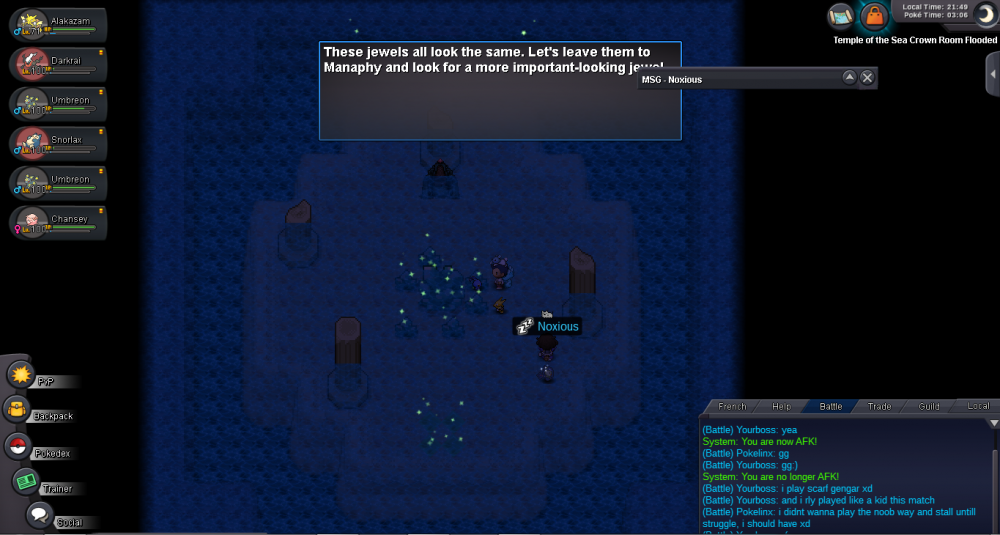Open the PvP menu
Image resolution: width=1000 pixels, height=535 pixels.
point(21,375)
